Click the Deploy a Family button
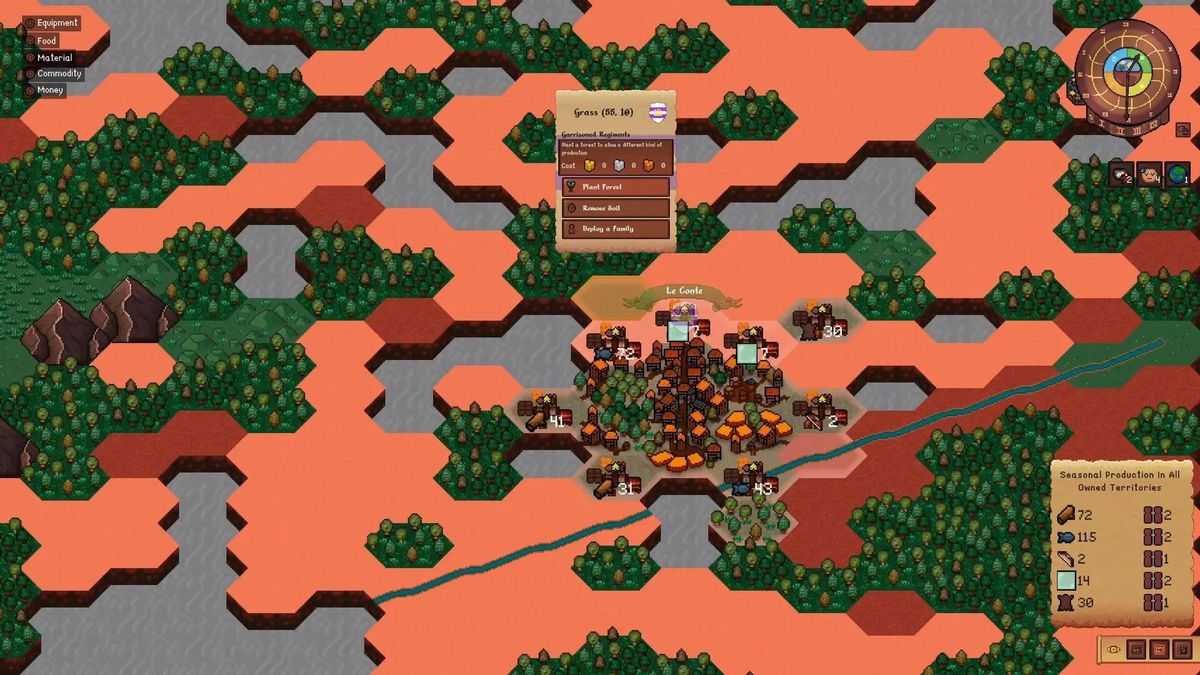 click(614, 229)
